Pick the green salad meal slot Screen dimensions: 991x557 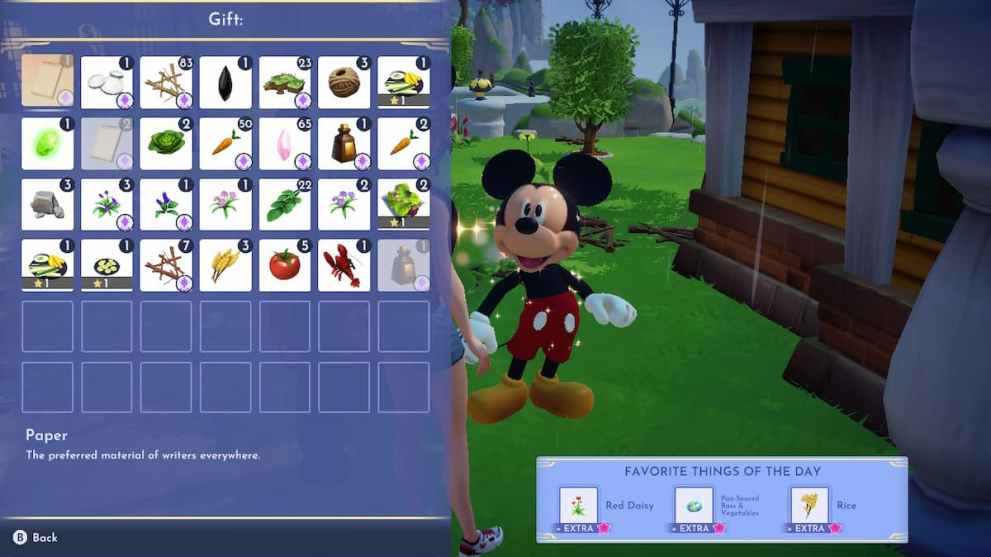(404, 205)
